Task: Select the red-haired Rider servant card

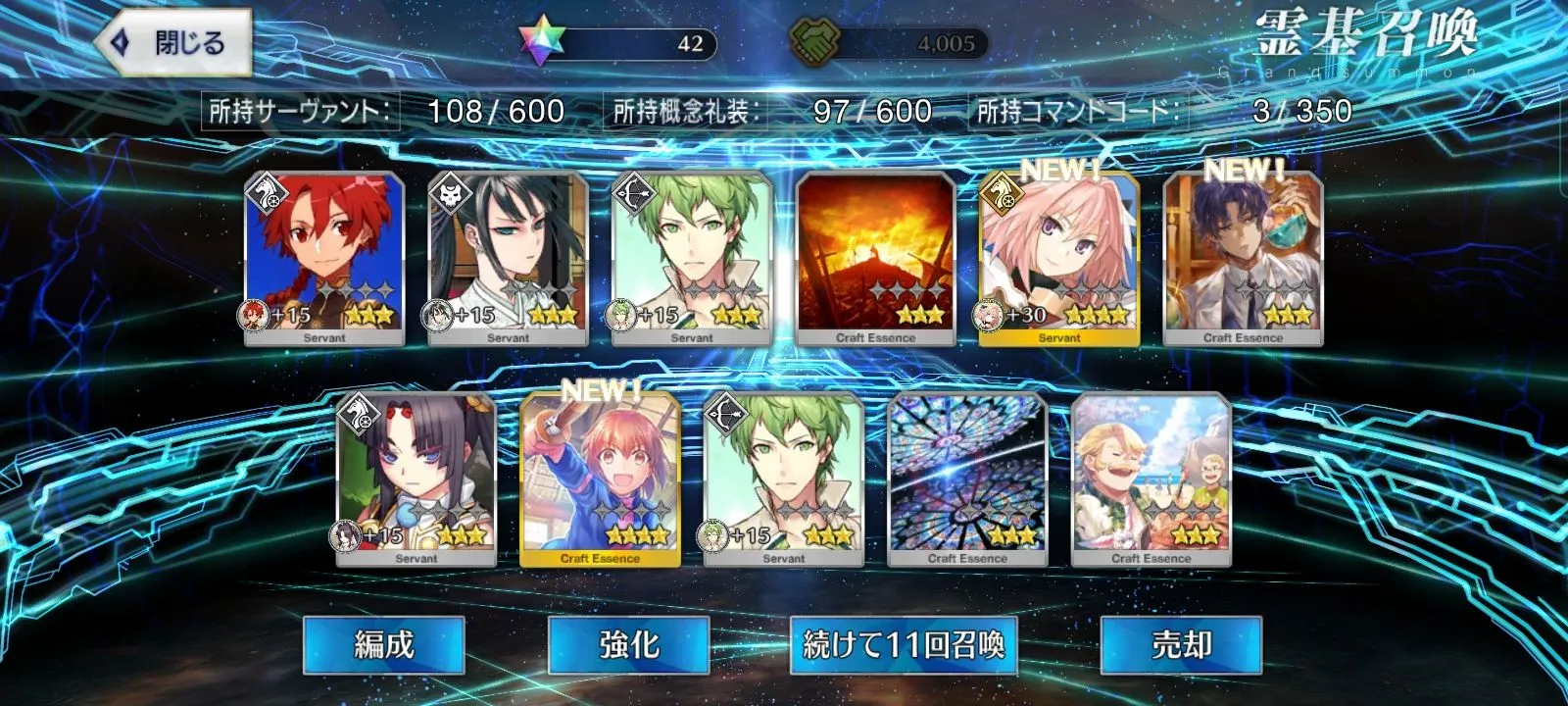Action: point(324,258)
